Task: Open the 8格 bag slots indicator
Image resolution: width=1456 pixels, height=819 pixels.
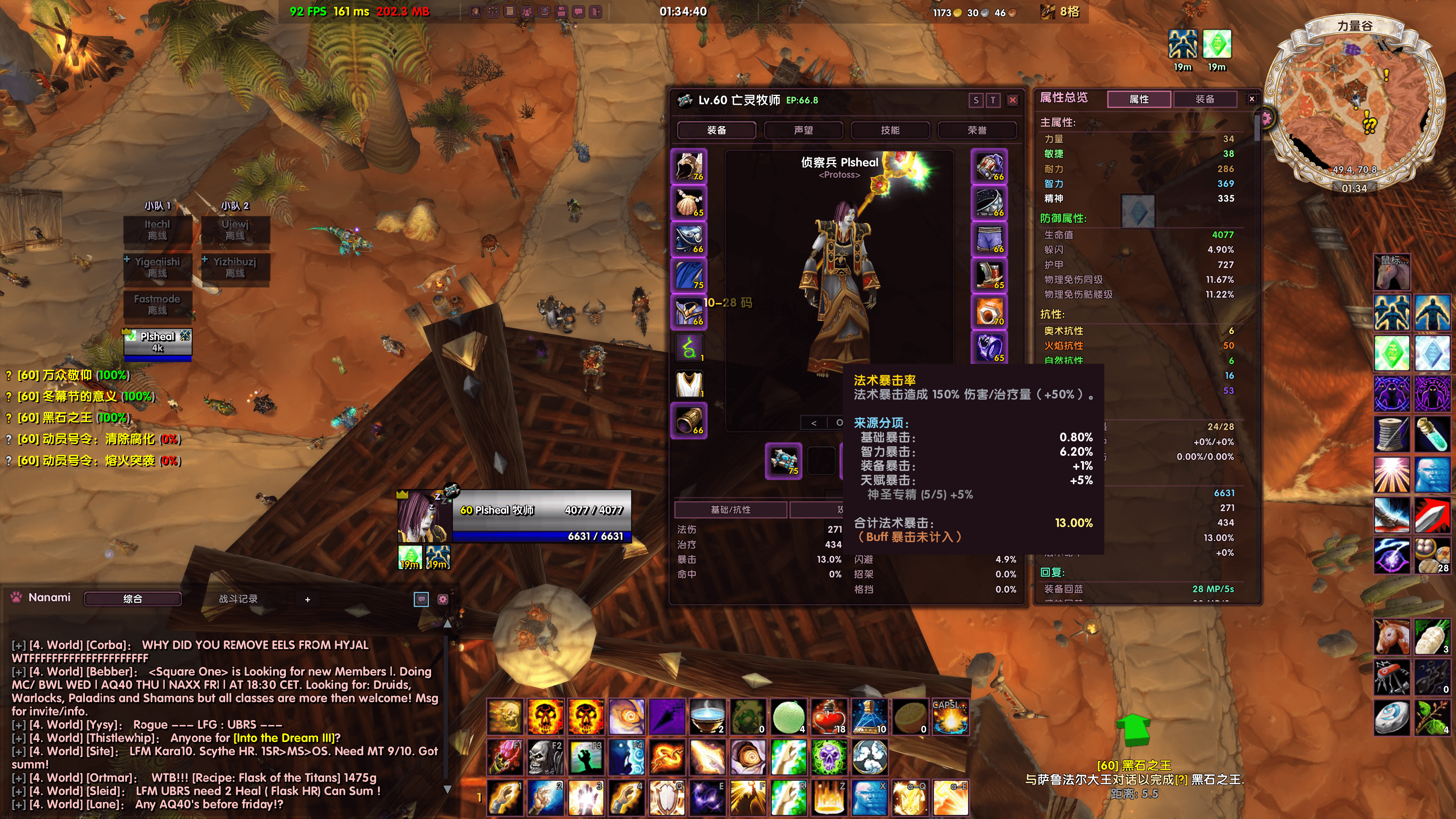Action: tap(1061, 12)
